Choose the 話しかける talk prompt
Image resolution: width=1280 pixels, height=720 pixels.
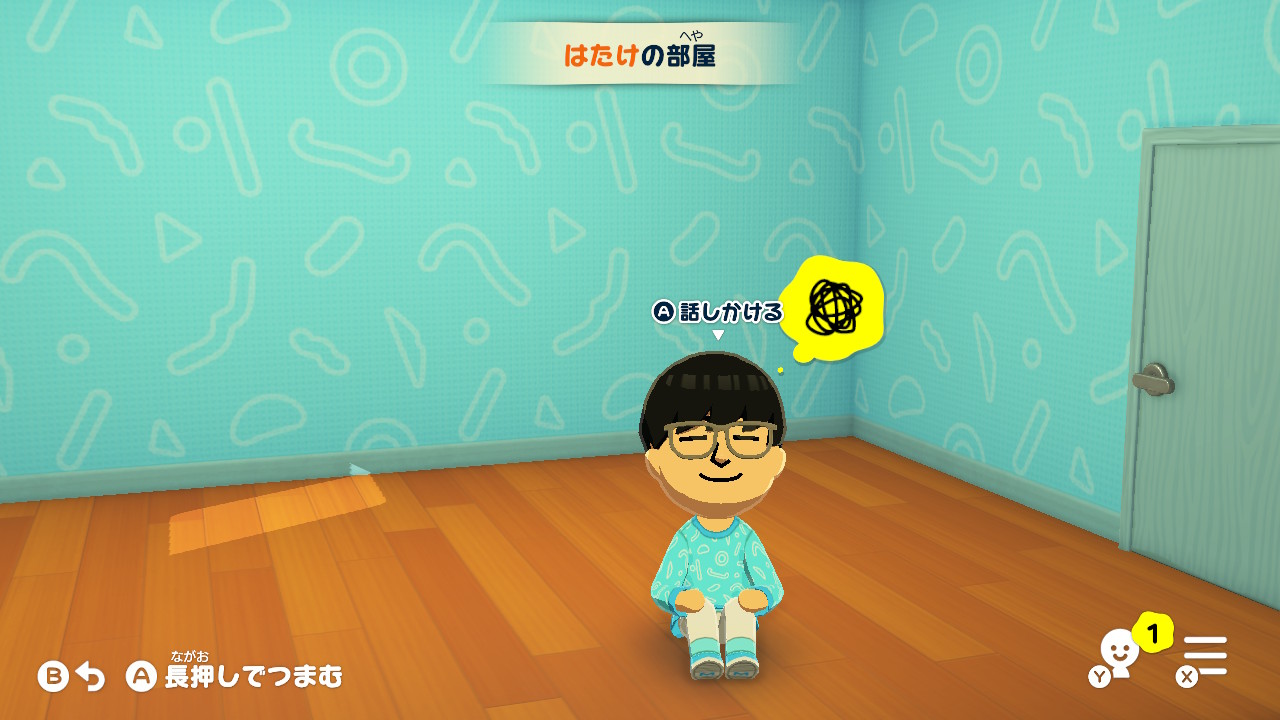728,311
